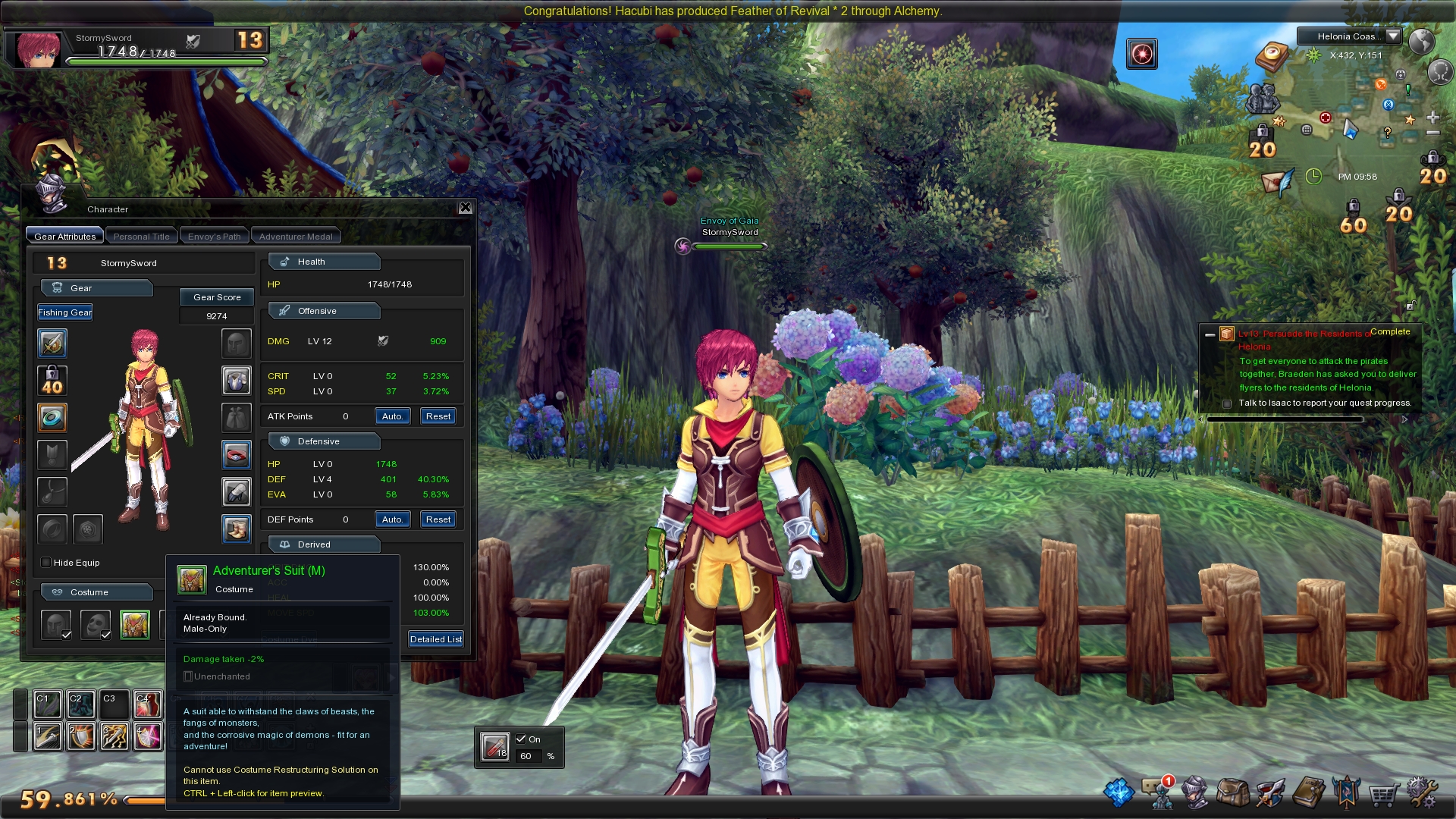This screenshot has height=819, width=1456.
Task: Open the item shop cart icon
Action: (x=1383, y=795)
